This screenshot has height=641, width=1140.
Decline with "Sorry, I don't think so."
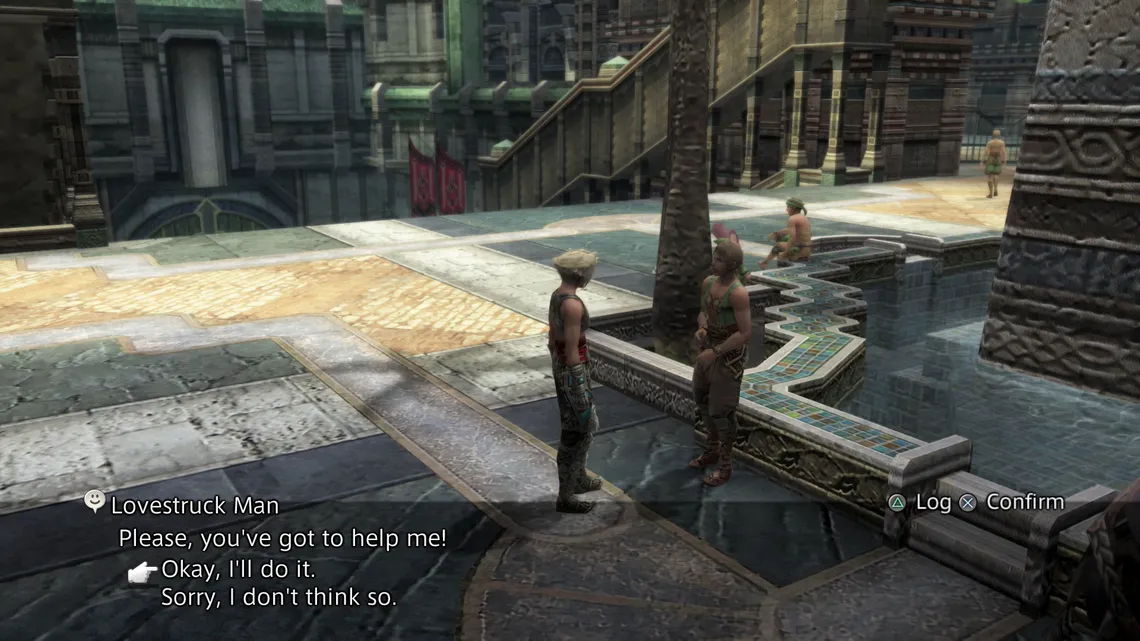coord(279,599)
